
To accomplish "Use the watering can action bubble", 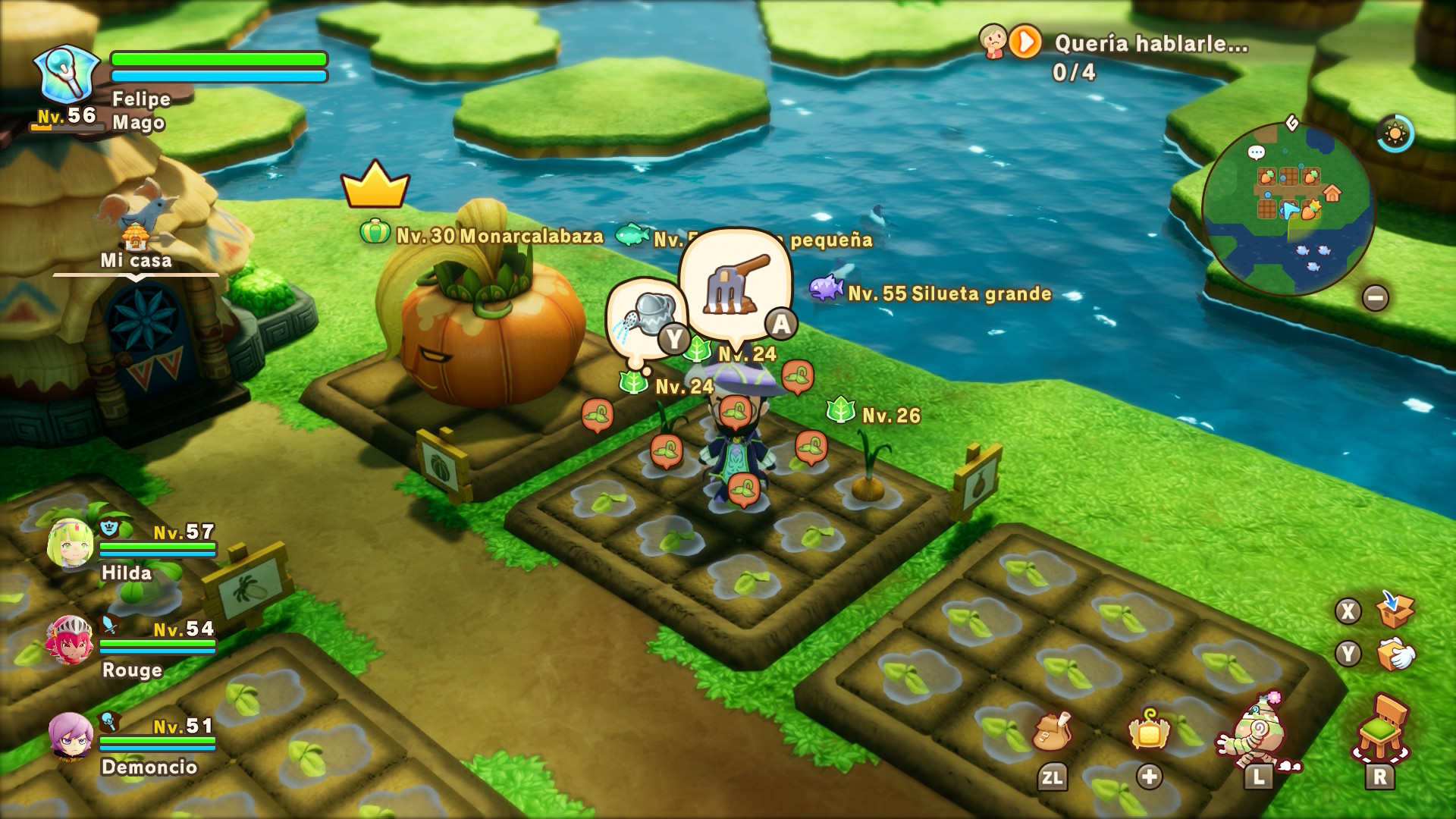I will pyautogui.click(x=647, y=318).
